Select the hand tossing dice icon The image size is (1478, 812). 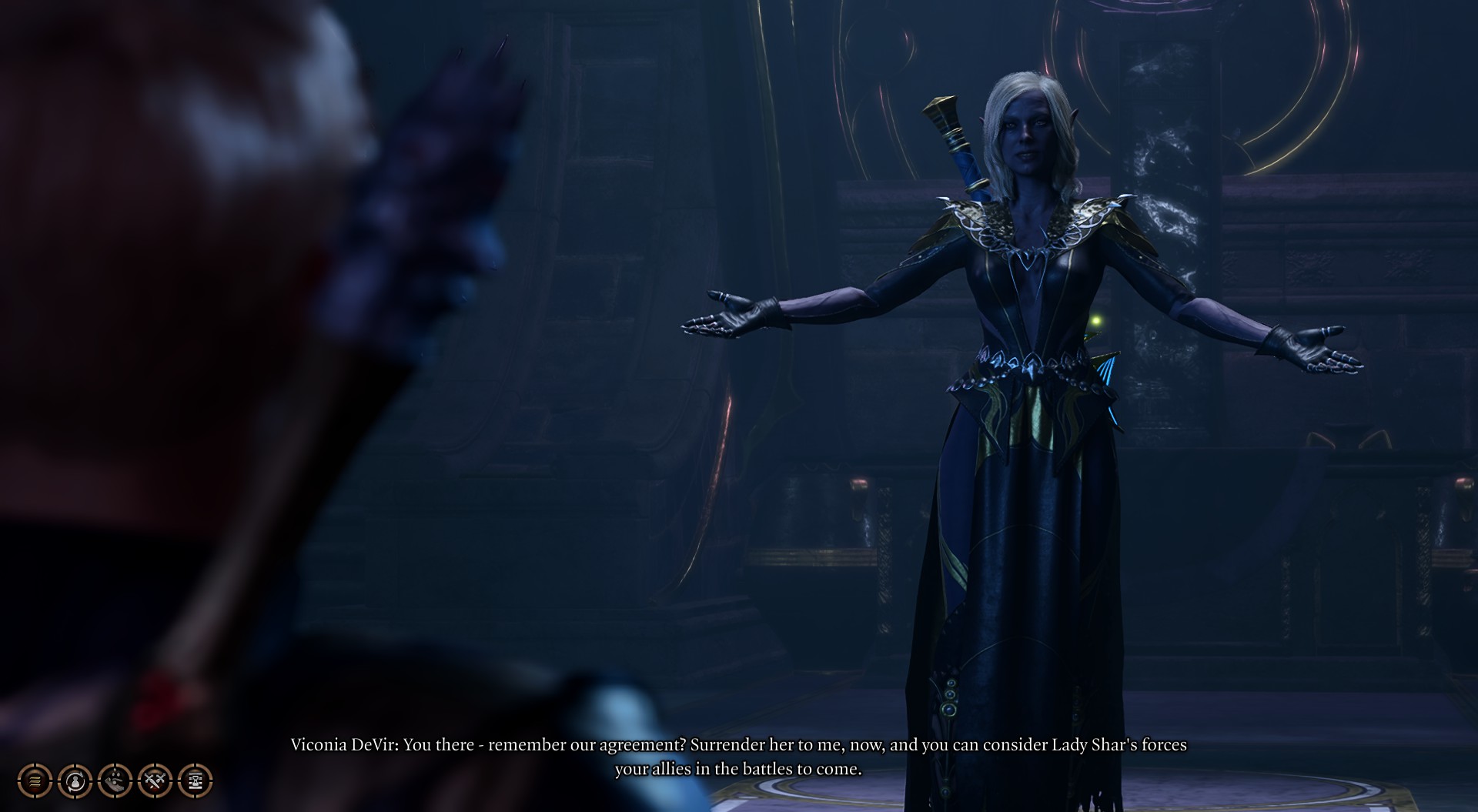click(x=115, y=780)
